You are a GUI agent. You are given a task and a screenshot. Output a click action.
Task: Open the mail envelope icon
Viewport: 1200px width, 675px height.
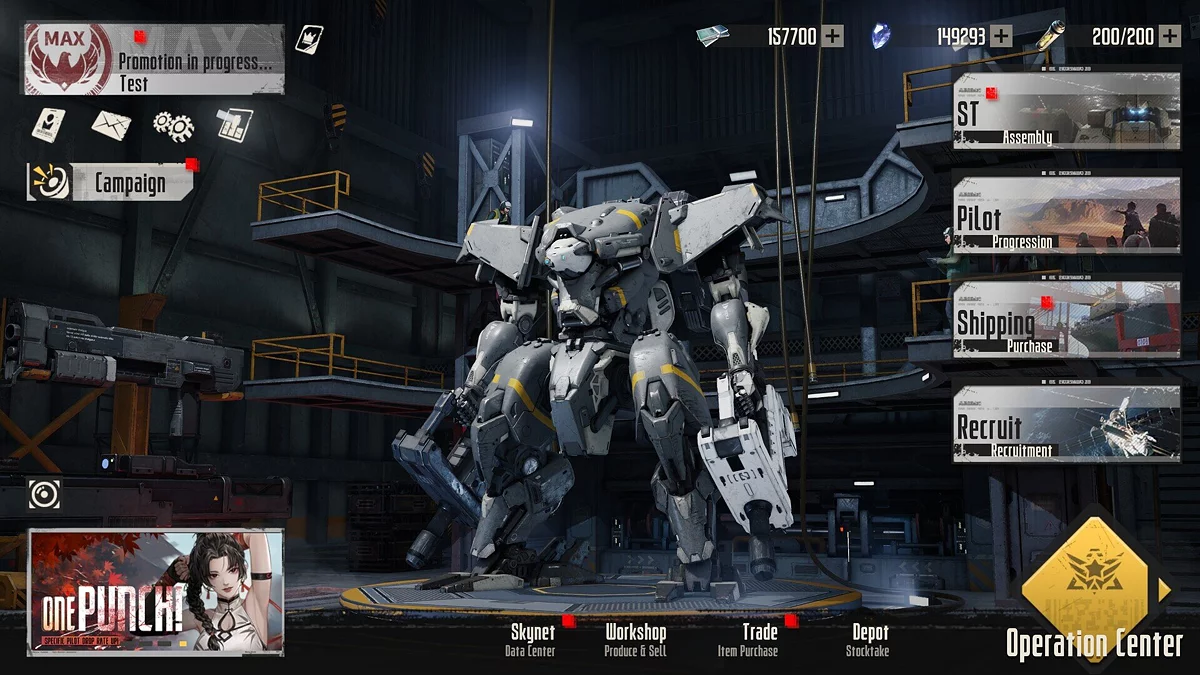point(111,125)
